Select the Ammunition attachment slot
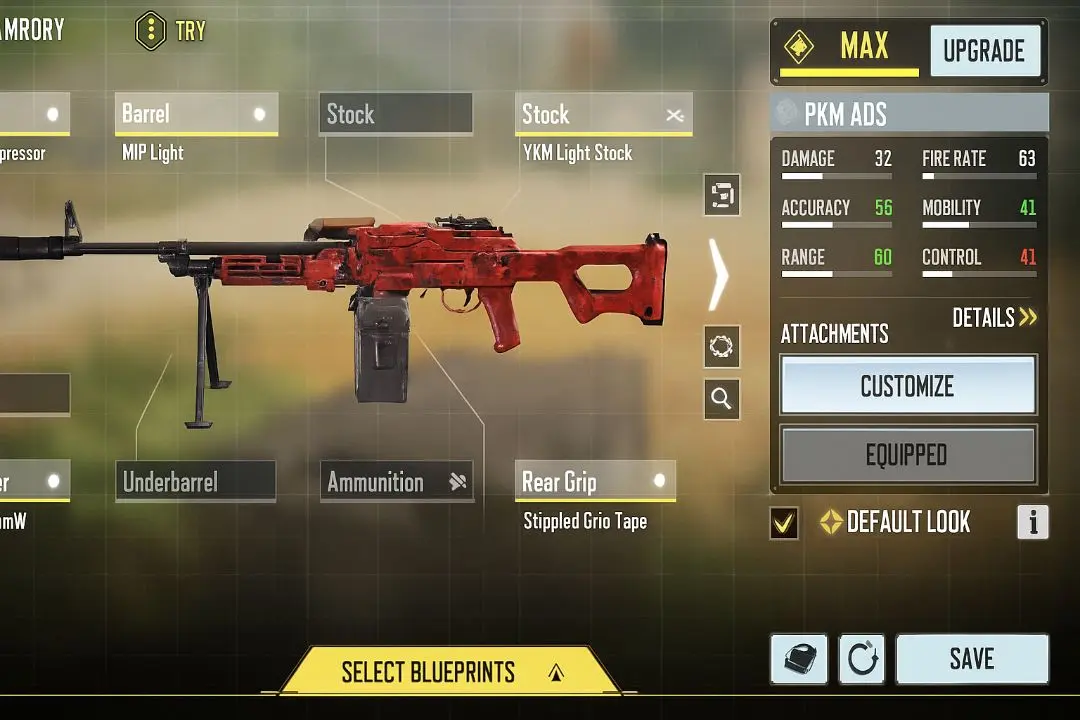The image size is (1080, 720). [x=396, y=482]
